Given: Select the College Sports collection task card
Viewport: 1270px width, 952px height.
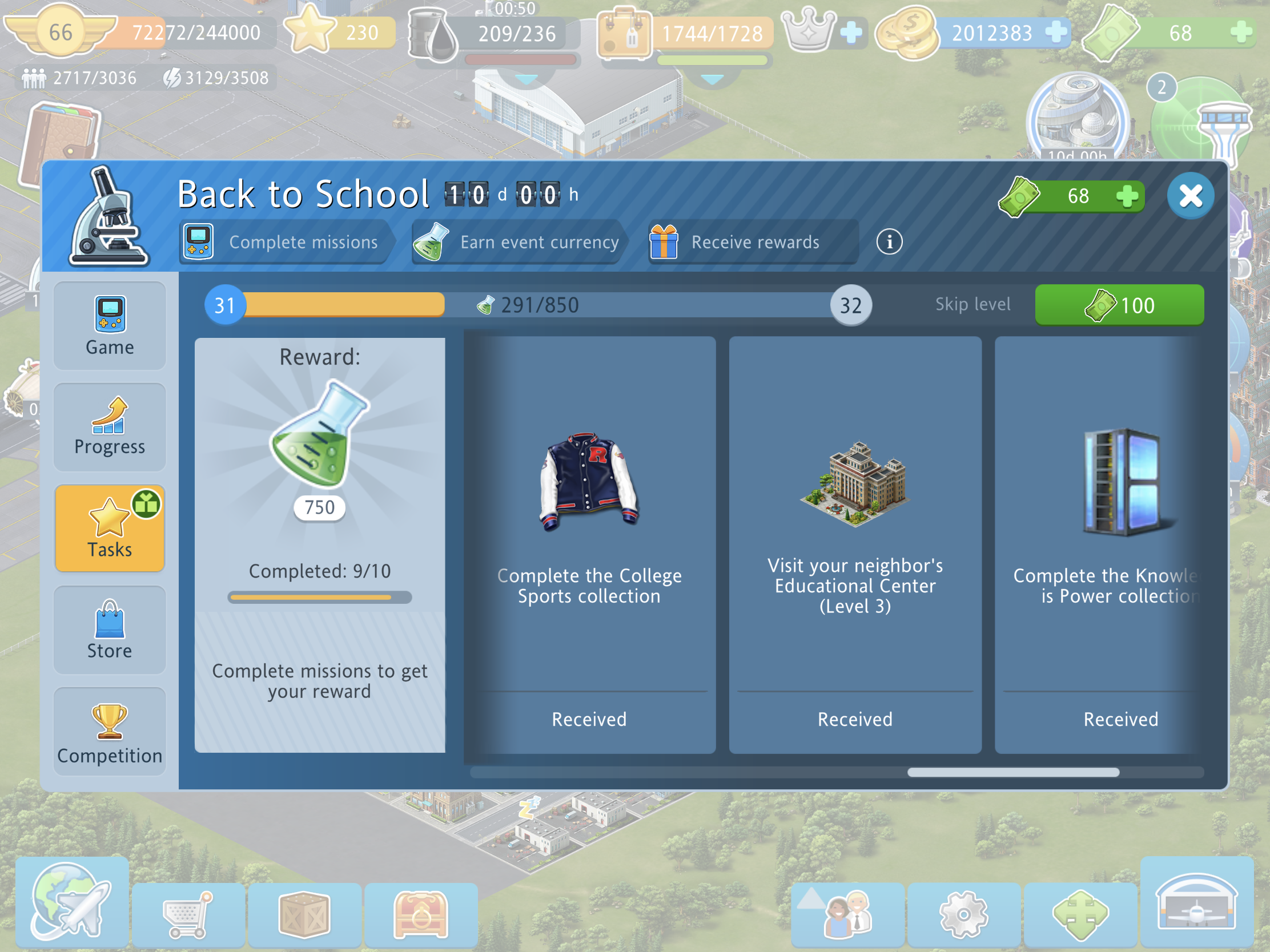Looking at the screenshot, I should click(x=589, y=544).
